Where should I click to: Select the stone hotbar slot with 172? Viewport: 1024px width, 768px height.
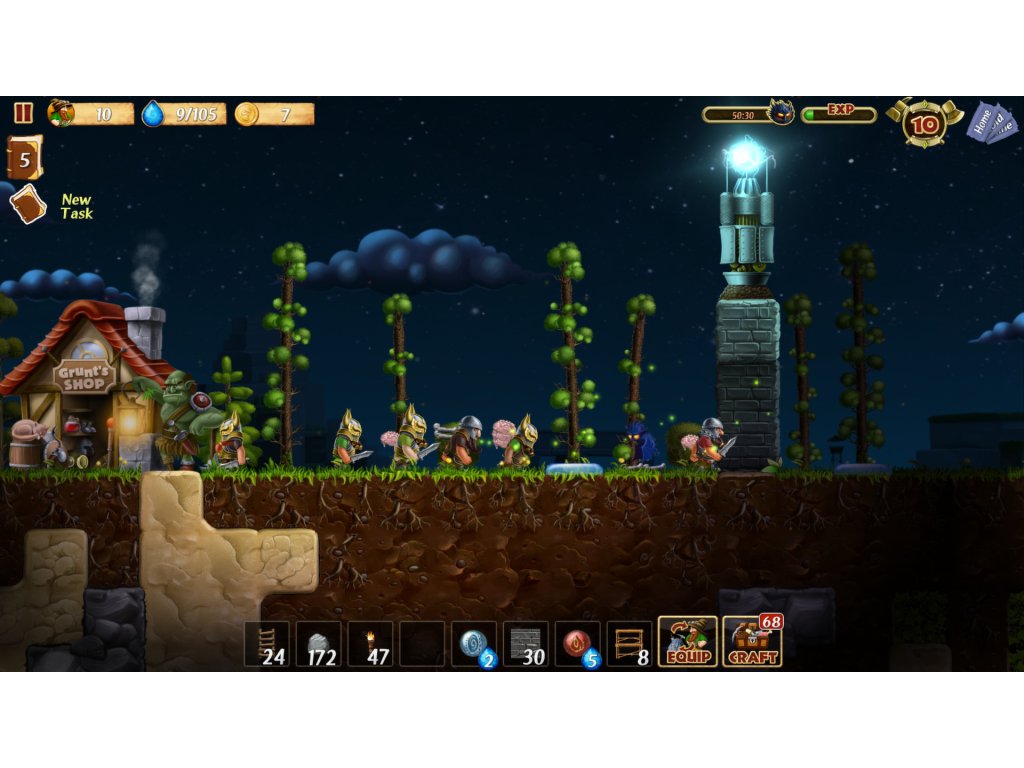[x=318, y=644]
